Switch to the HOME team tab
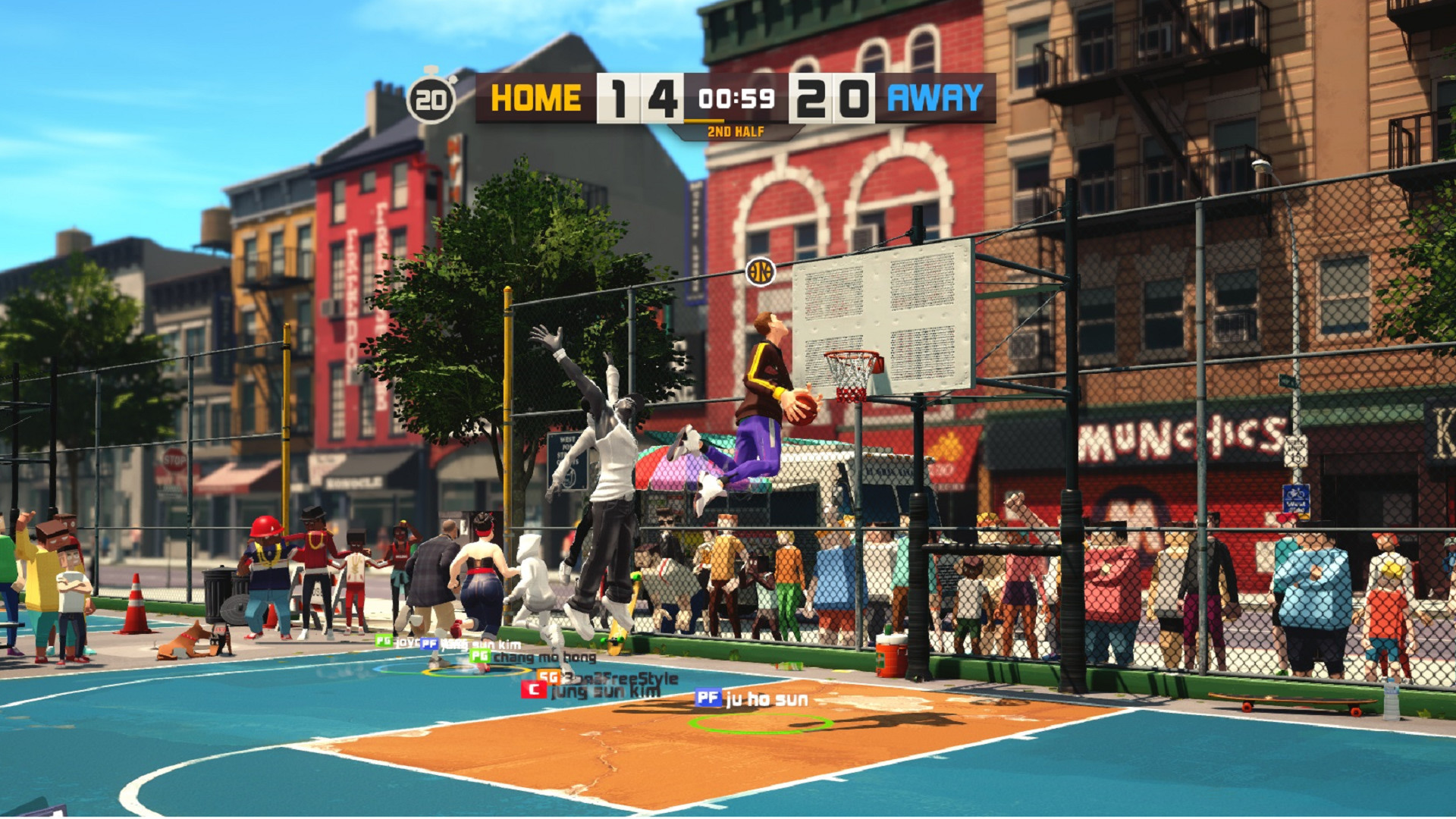This screenshot has height=819, width=1456. (x=535, y=97)
